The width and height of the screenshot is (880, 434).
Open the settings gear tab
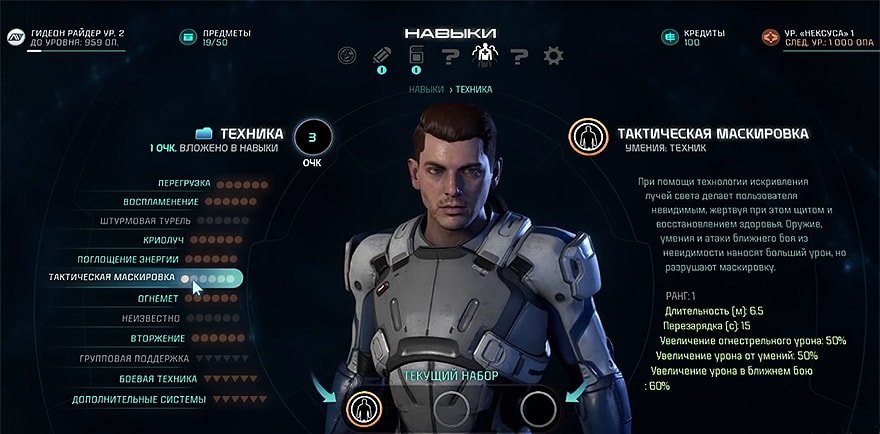click(553, 56)
